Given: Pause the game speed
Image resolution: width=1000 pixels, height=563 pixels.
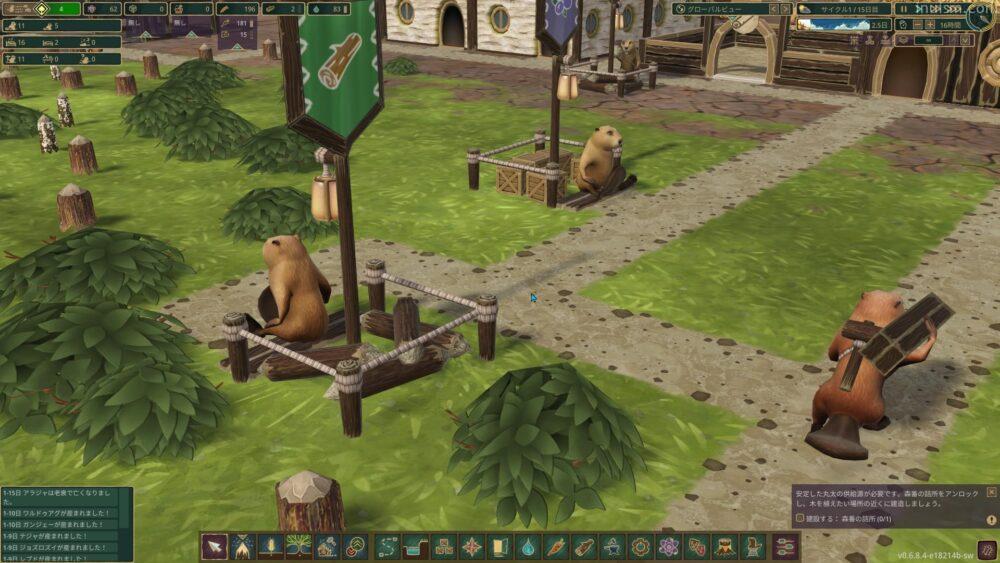Looking at the screenshot, I should click(904, 8).
